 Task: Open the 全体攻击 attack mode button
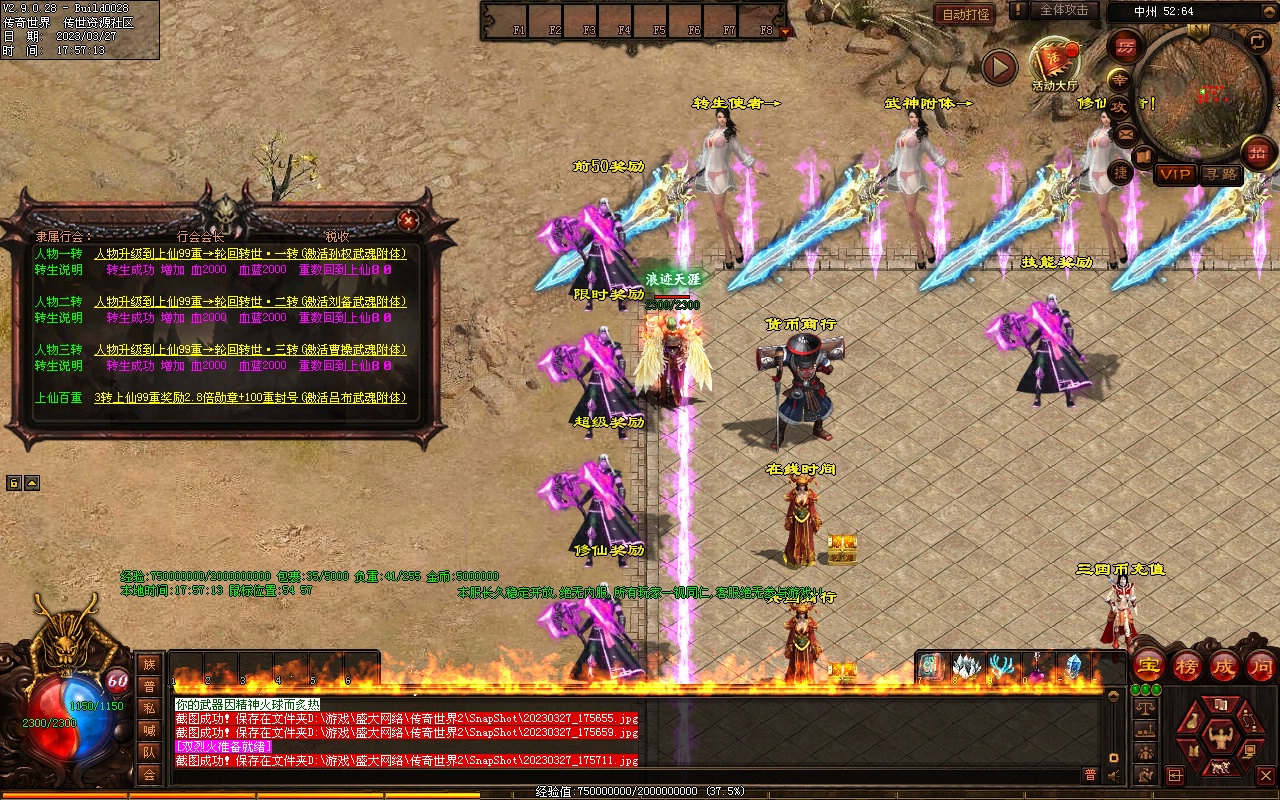pyautogui.click(x=1063, y=10)
